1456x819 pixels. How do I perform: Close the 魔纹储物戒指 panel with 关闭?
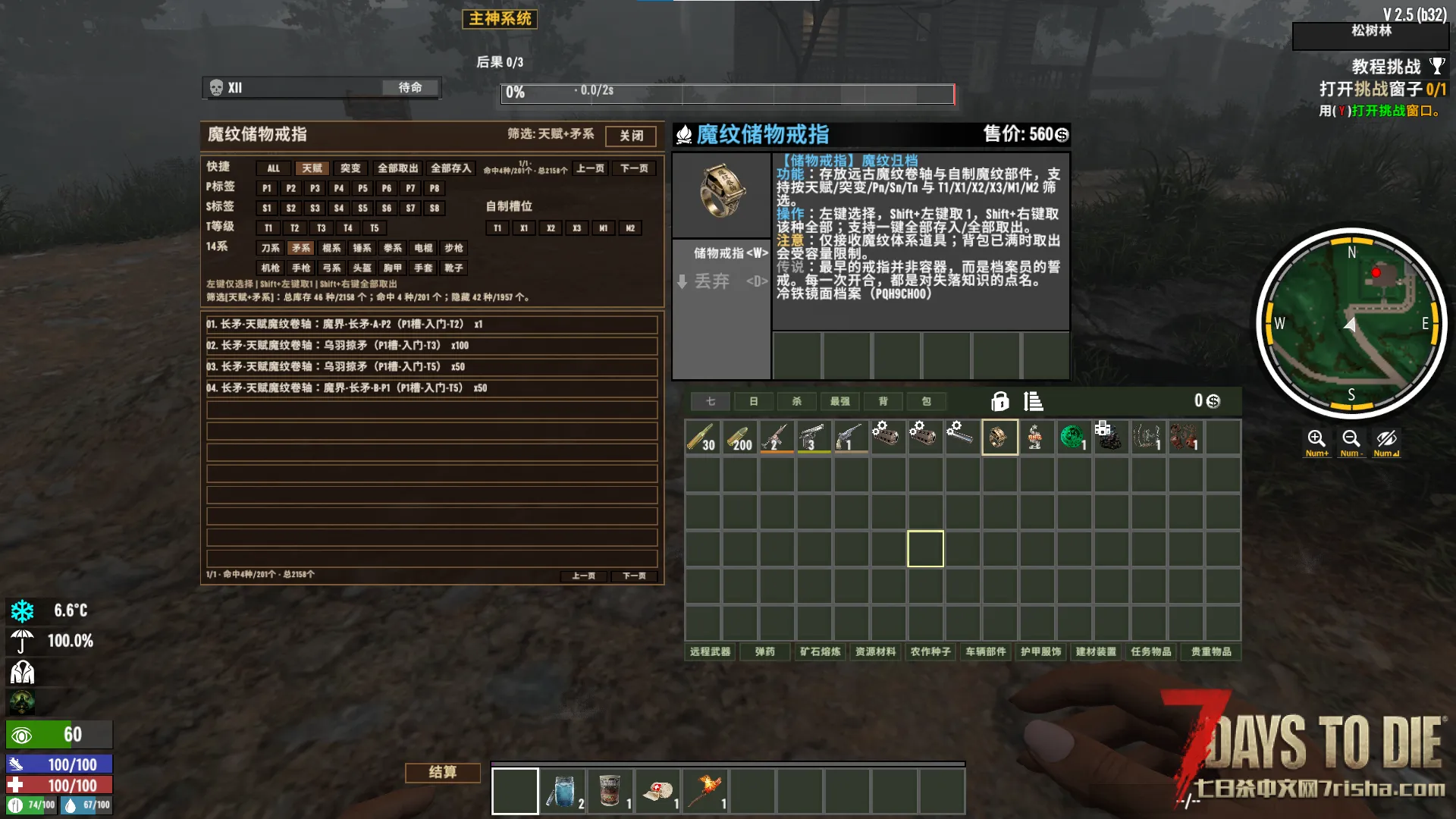click(x=630, y=136)
